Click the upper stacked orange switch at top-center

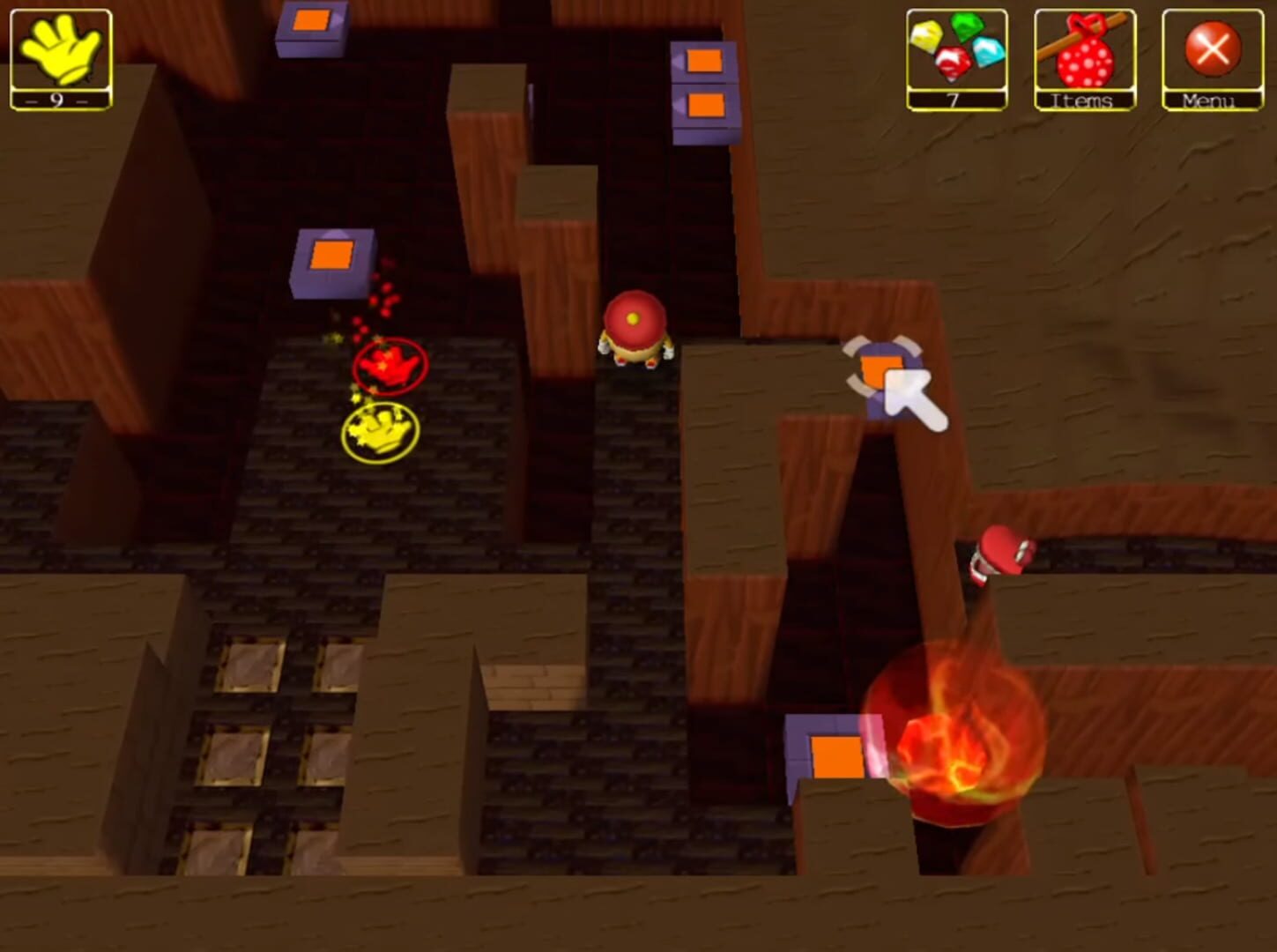[702, 62]
